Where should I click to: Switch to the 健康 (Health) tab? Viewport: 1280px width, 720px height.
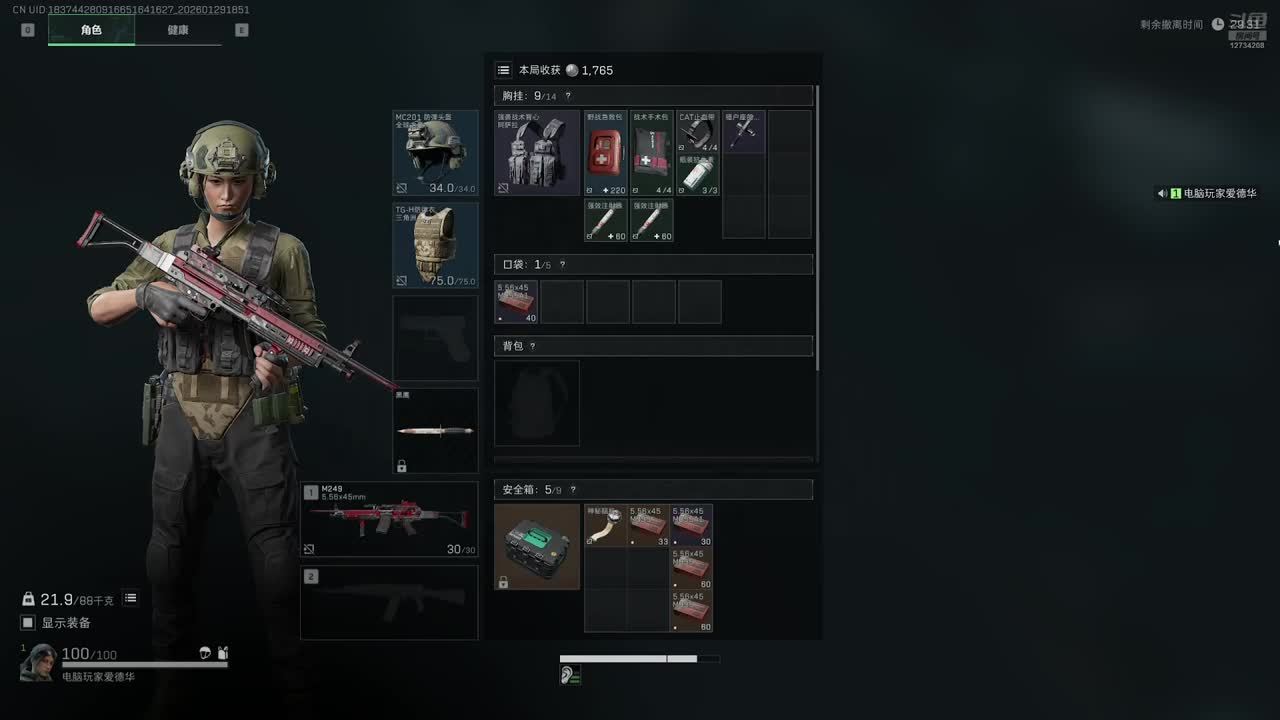178,30
